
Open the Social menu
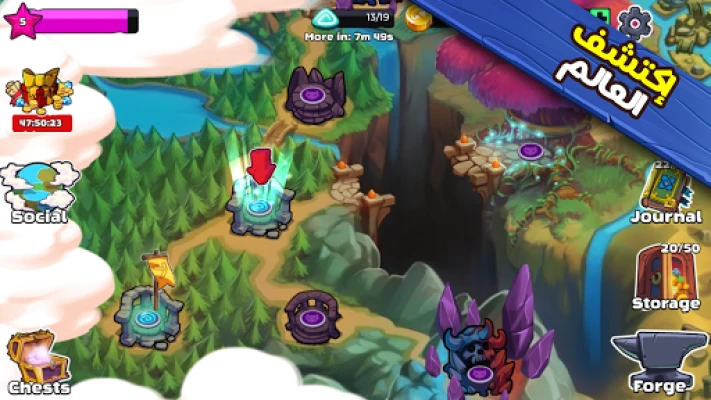coord(39,191)
